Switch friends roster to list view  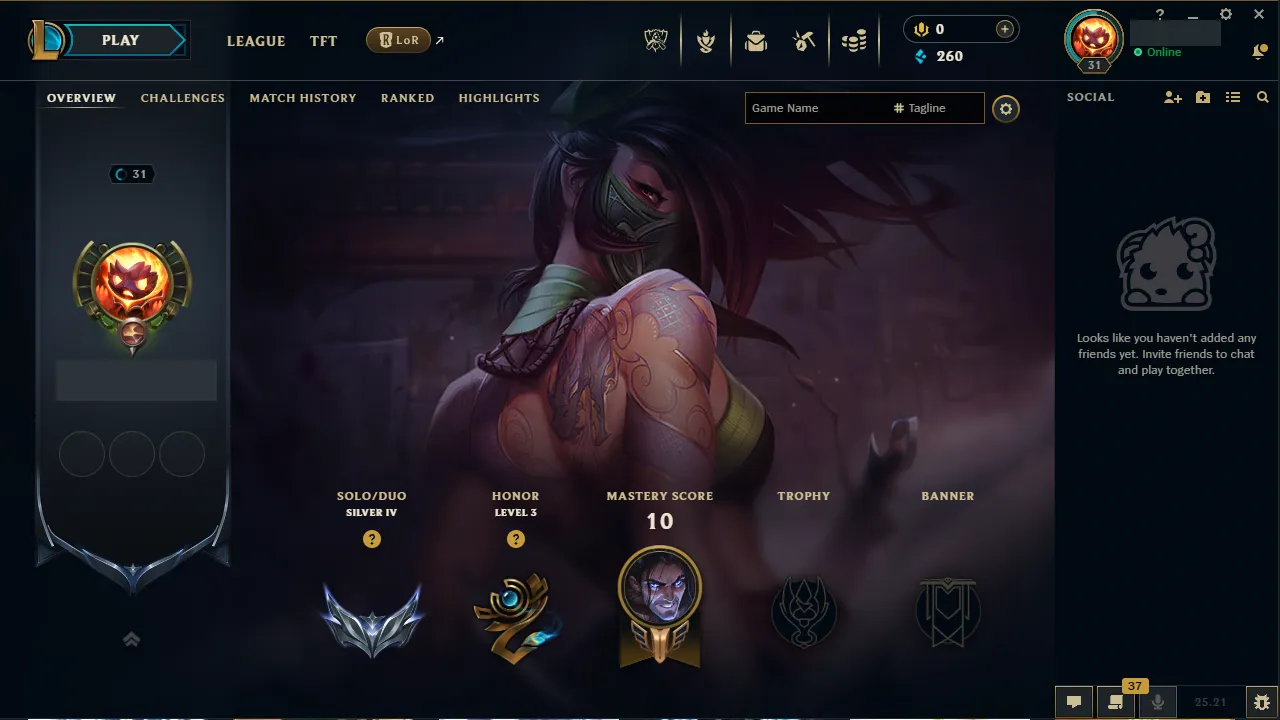pyautogui.click(x=1233, y=97)
